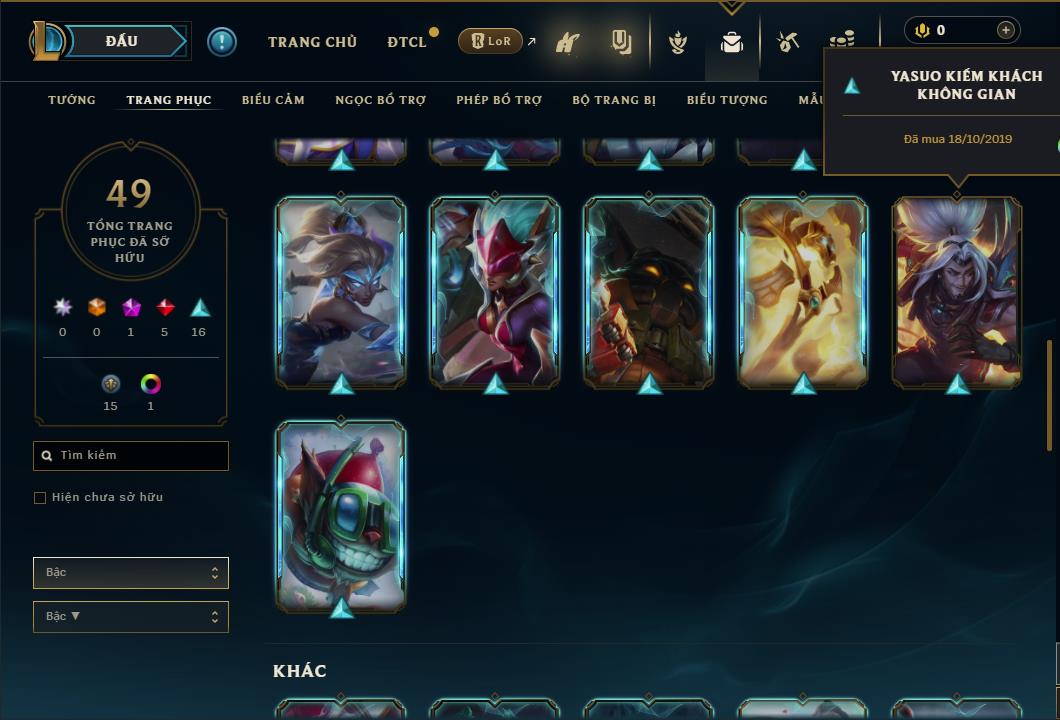The image size is (1060, 720).
Task: Toggle the Hiện chưa sở hữu checkbox
Action: 40,498
